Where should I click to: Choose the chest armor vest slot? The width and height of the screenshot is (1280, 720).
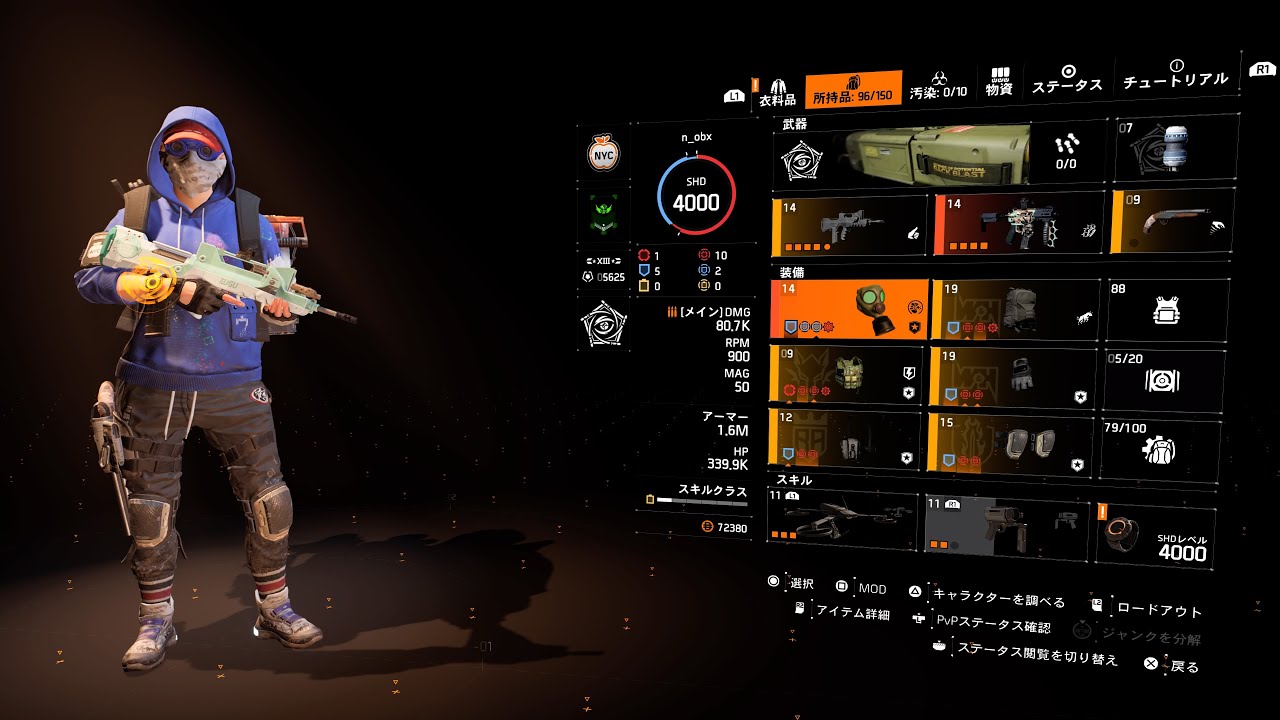pyautogui.click(x=847, y=375)
